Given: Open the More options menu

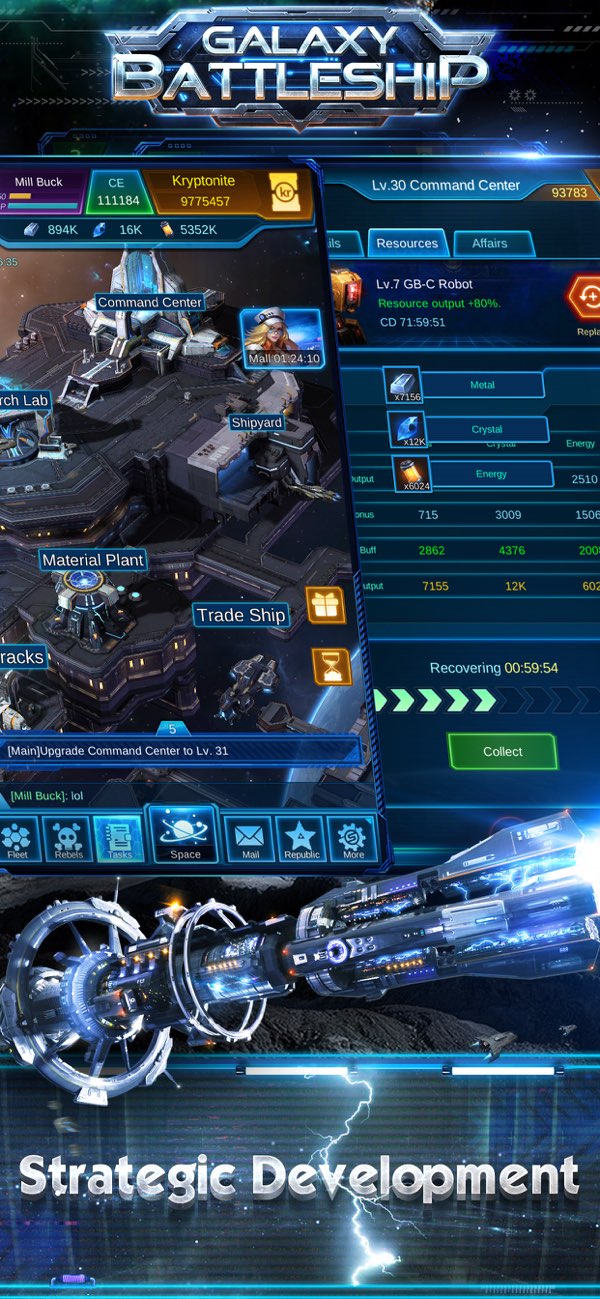Looking at the screenshot, I should click(x=353, y=840).
